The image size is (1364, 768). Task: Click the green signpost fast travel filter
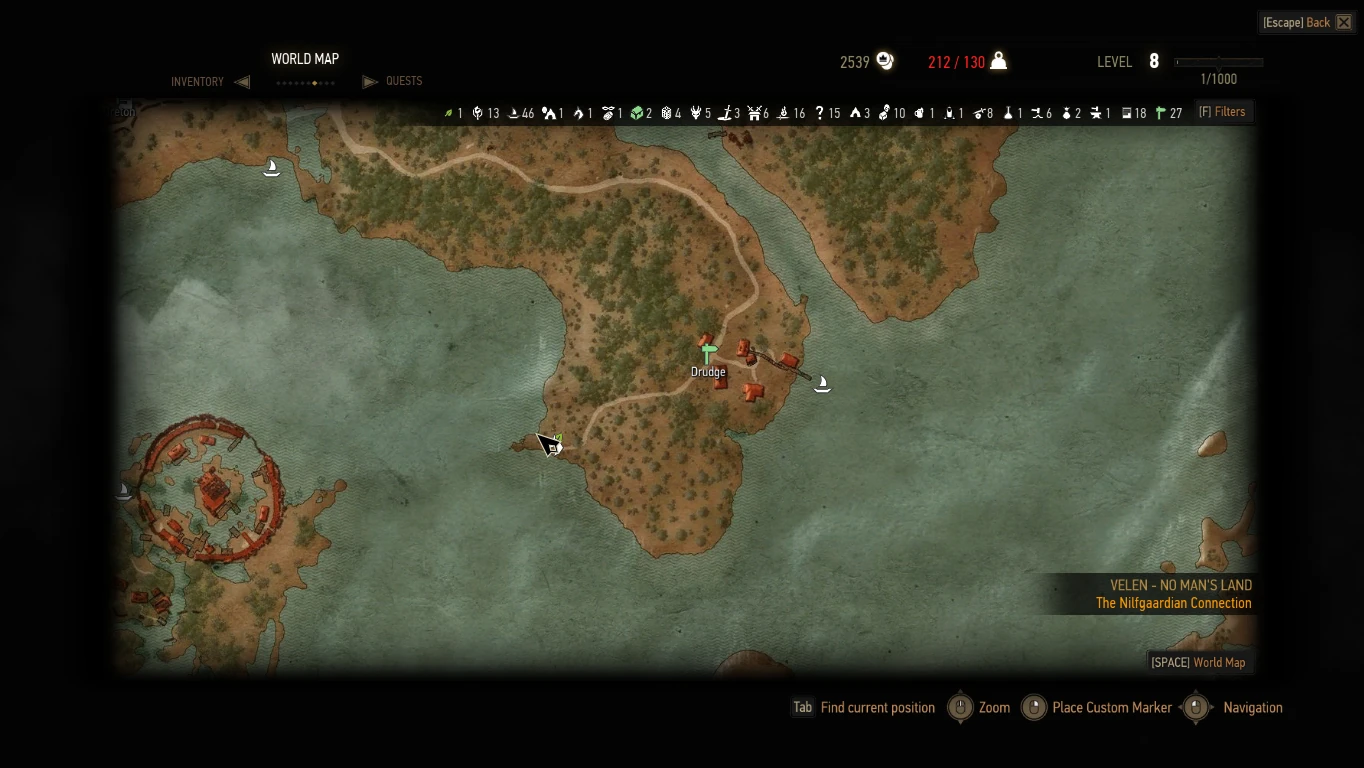coord(1161,113)
